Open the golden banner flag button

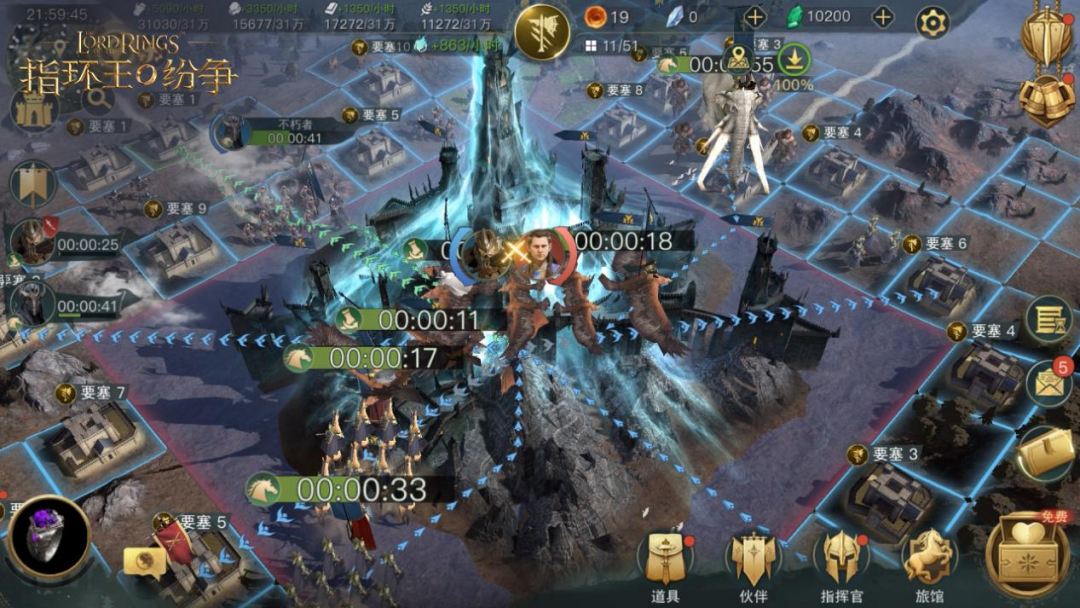[32, 184]
